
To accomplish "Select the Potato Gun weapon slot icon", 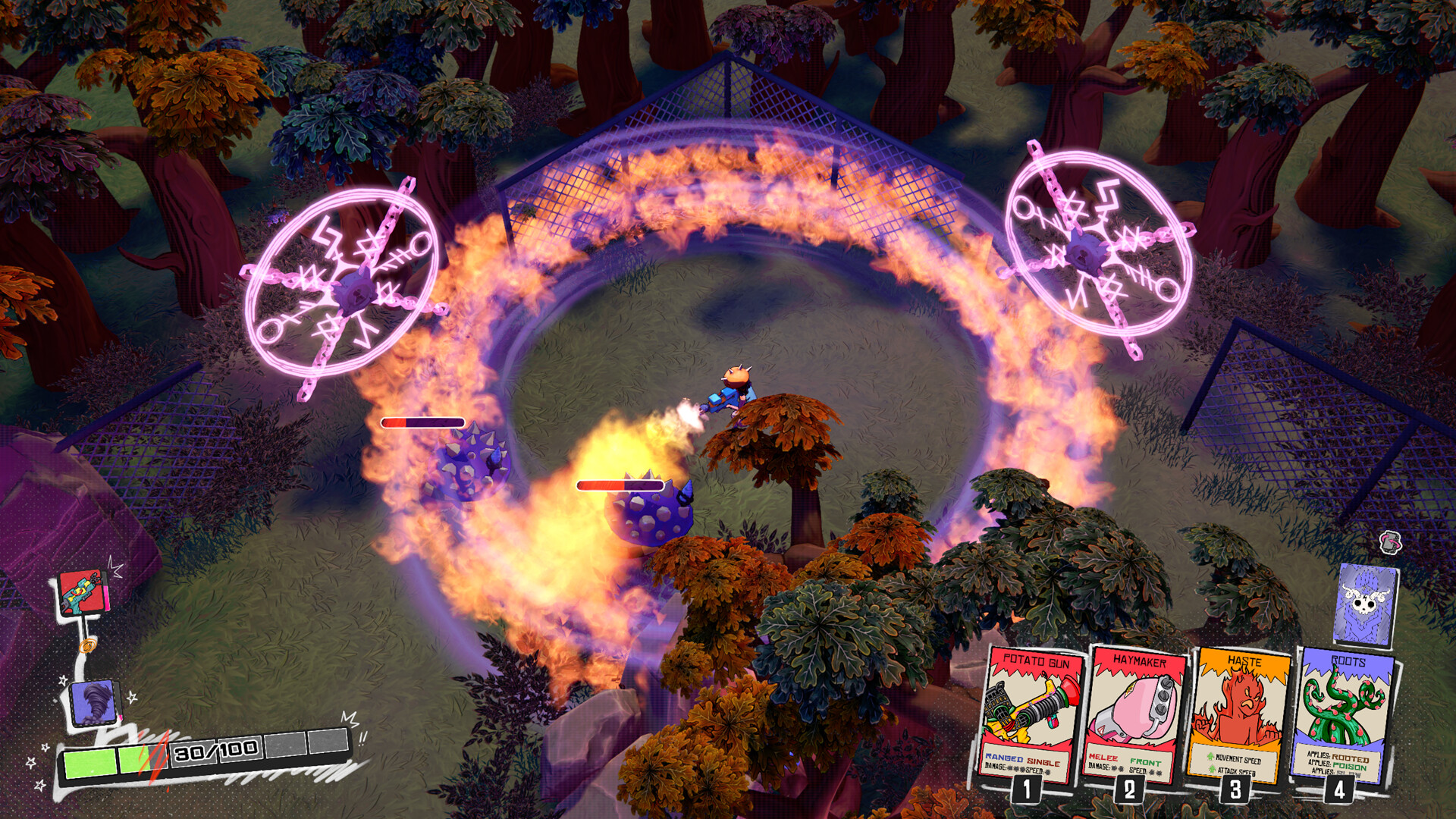I will (x=80, y=594).
